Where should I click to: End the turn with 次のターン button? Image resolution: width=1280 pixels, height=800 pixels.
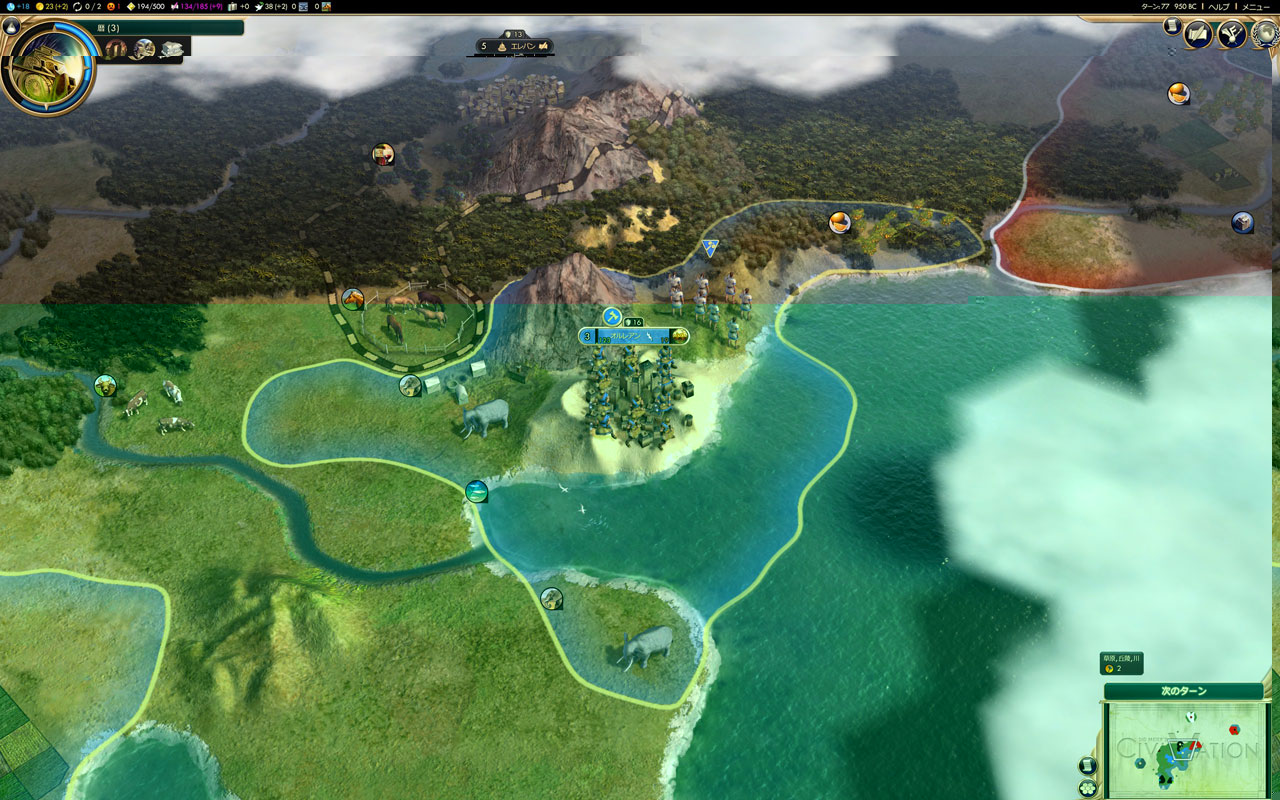[x=1183, y=691]
